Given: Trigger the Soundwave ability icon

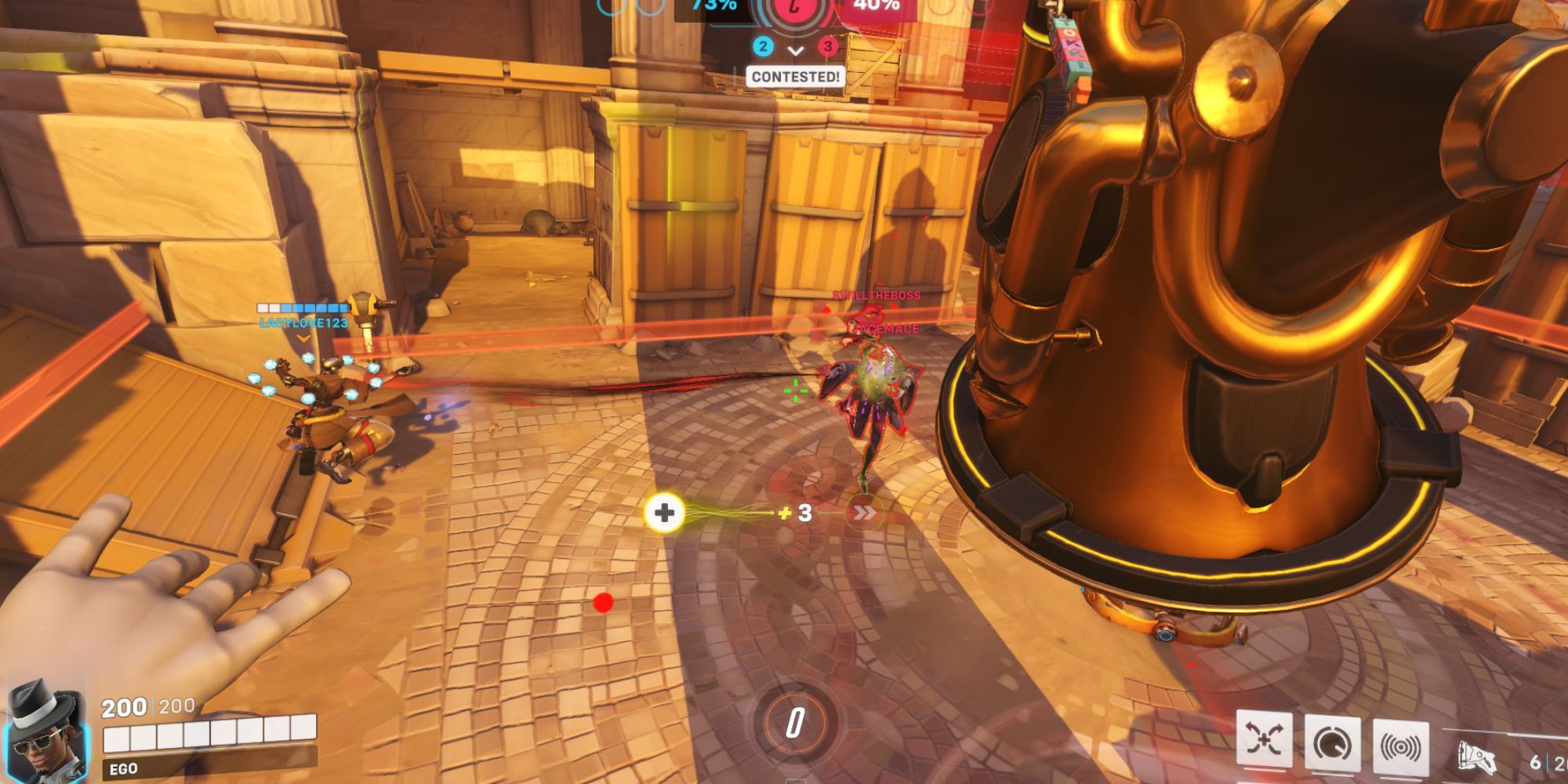Looking at the screenshot, I should click(x=1402, y=741).
